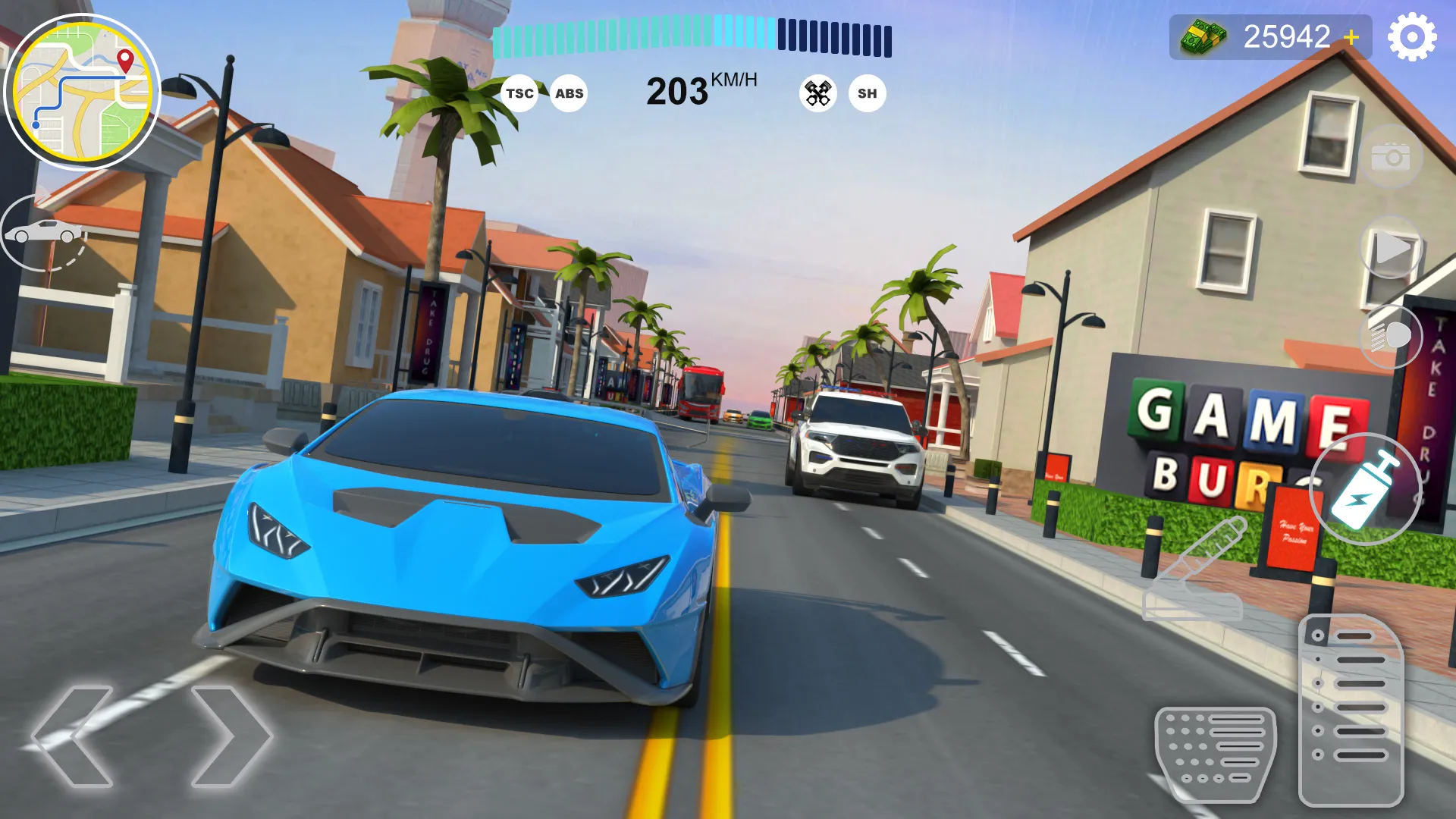Image resolution: width=1456 pixels, height=819 pixels.
Task: Toggle the SH shift assist indicator
Action: point(867,93)
